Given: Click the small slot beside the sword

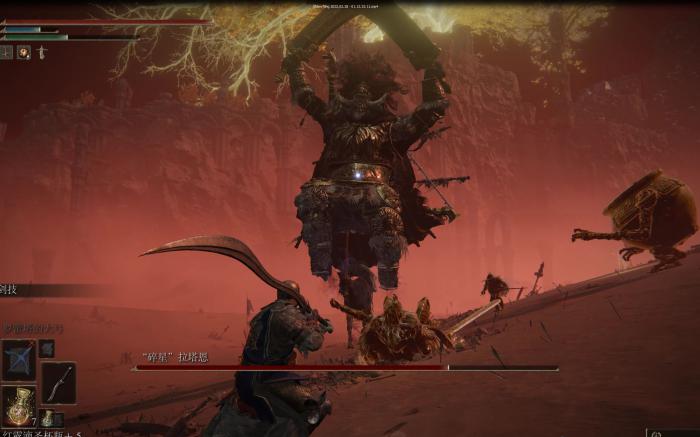Looking at the screenshot, I should [x=47, y=348].
